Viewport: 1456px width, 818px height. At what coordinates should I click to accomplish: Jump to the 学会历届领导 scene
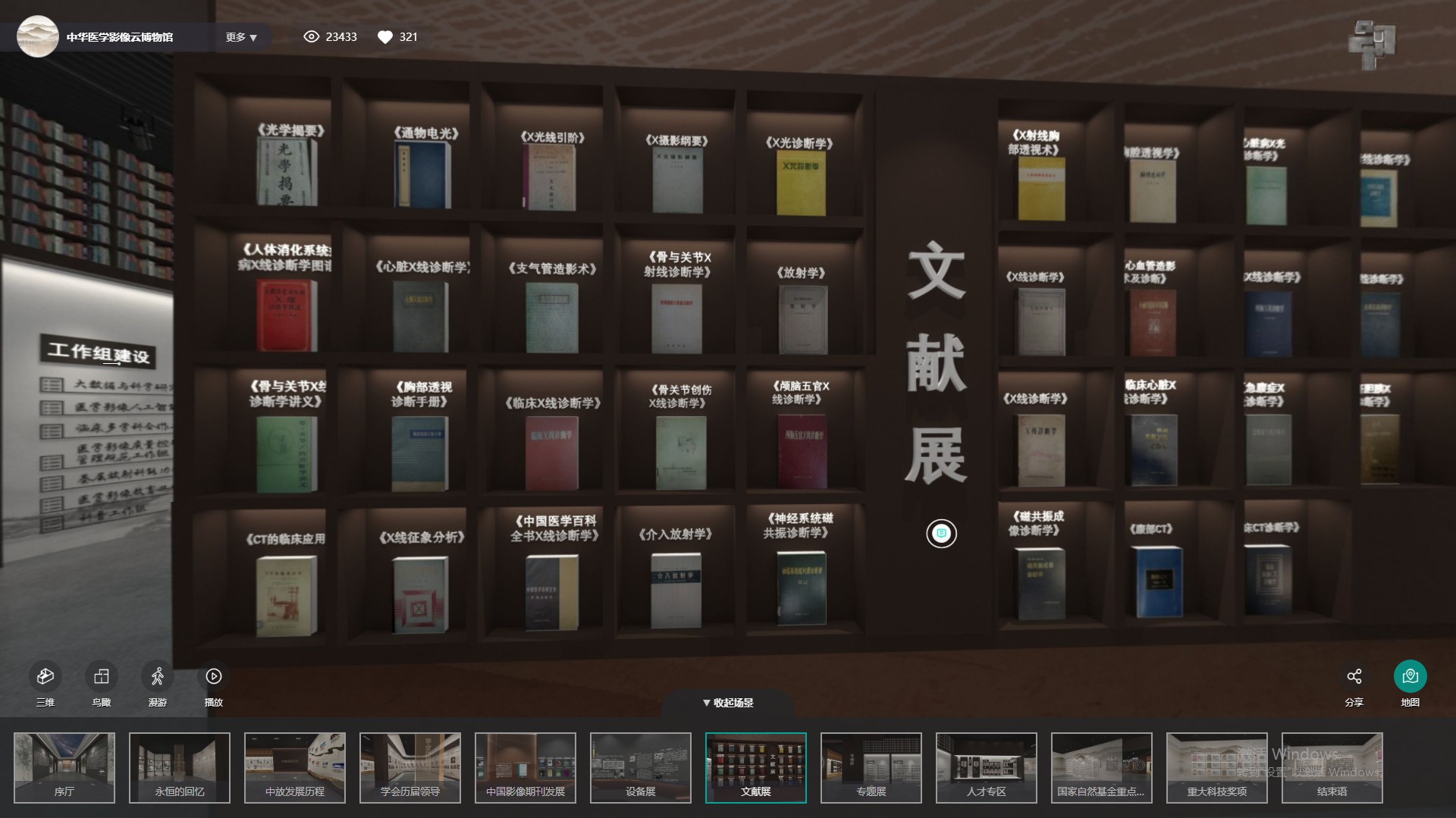(410, 767)
